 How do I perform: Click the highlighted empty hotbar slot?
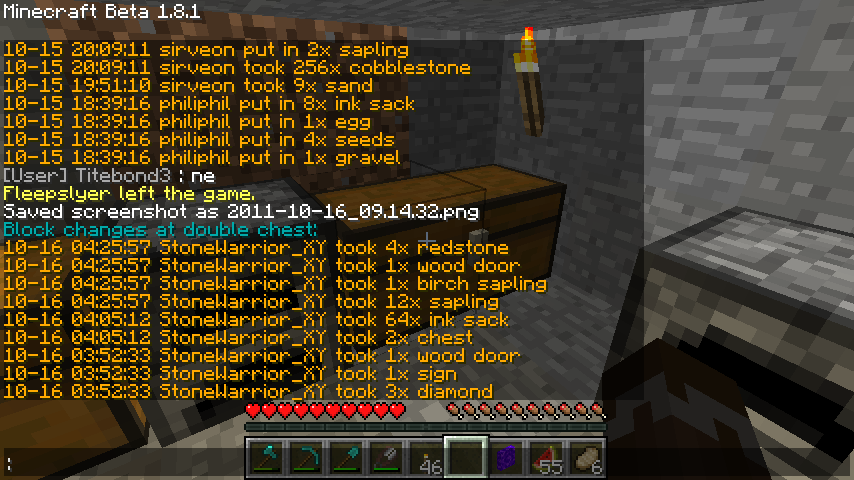point(466,458)
